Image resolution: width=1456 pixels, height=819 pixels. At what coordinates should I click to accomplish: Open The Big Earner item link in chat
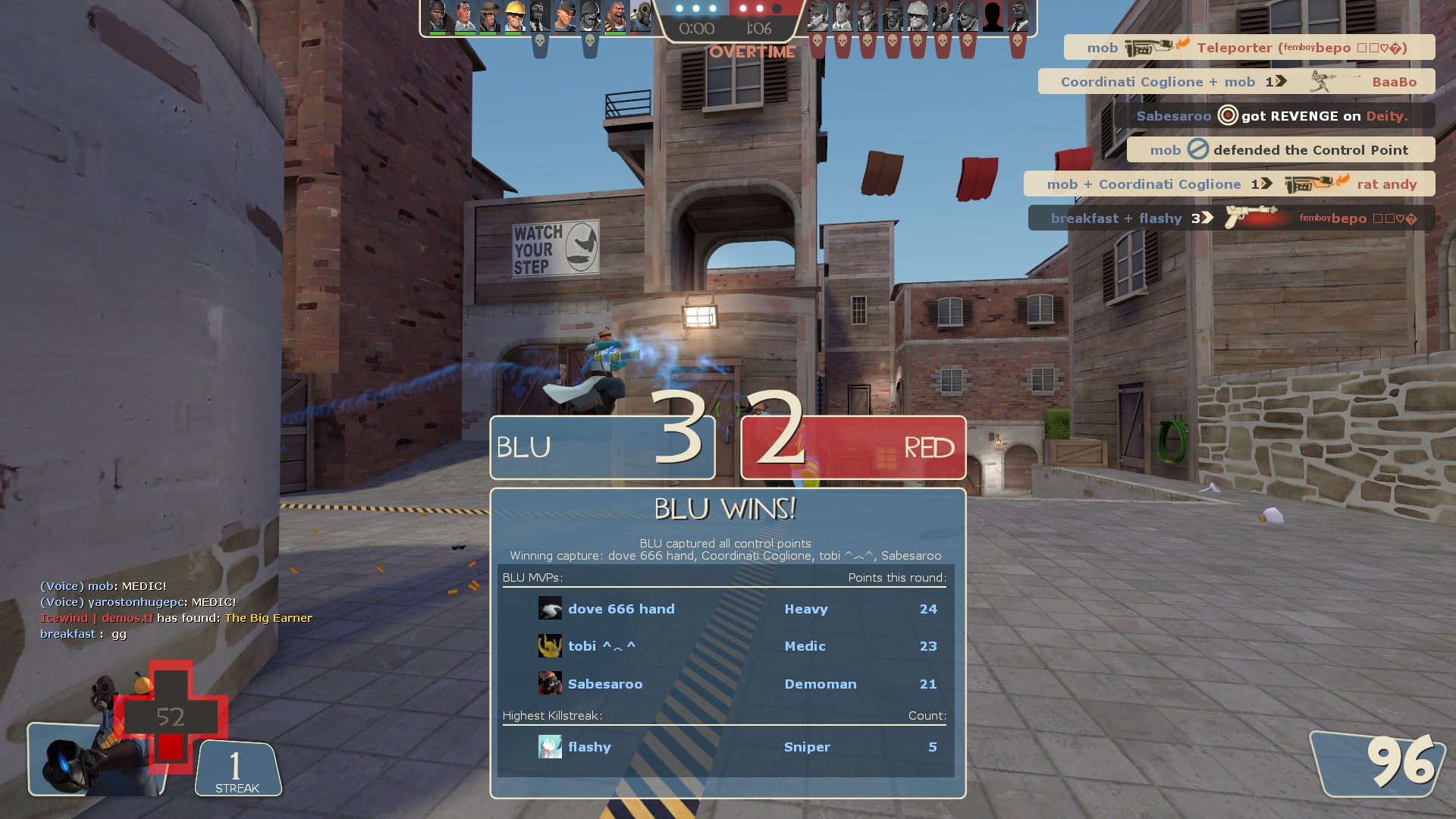pyautogui.click(x=268, y=618)
